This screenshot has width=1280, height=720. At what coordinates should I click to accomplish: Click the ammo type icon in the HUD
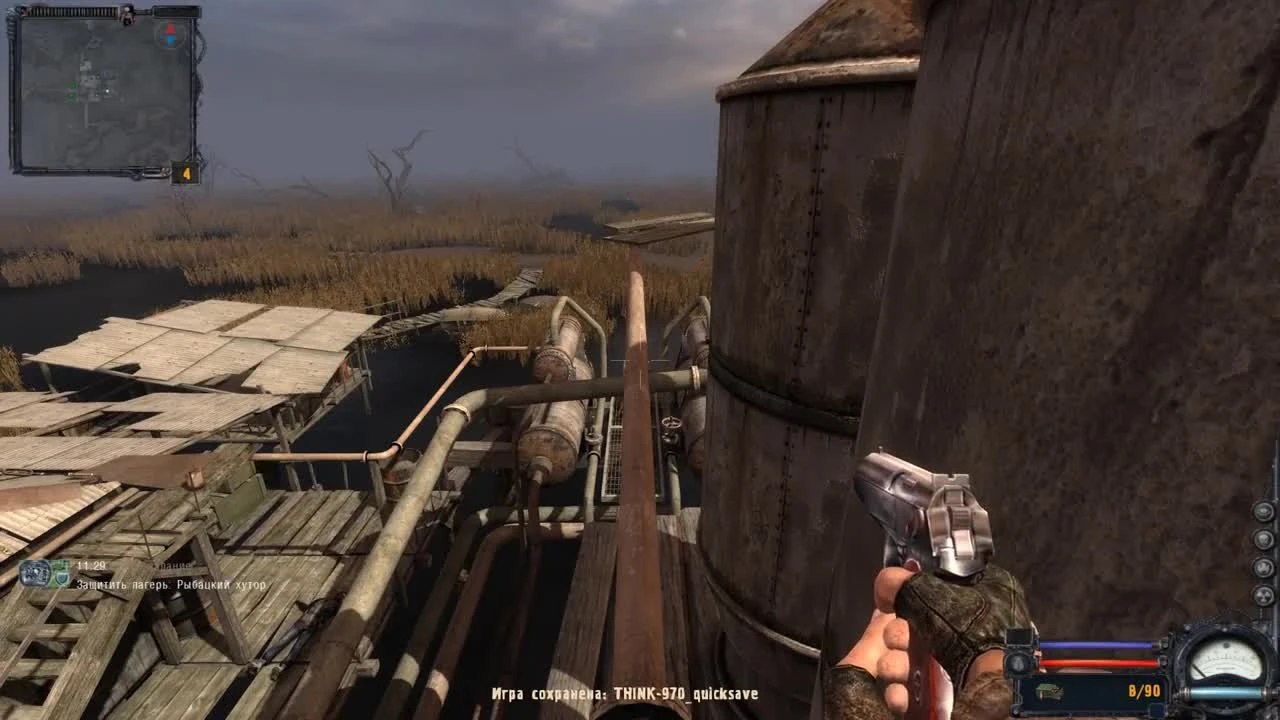[x=1048, y=691]
